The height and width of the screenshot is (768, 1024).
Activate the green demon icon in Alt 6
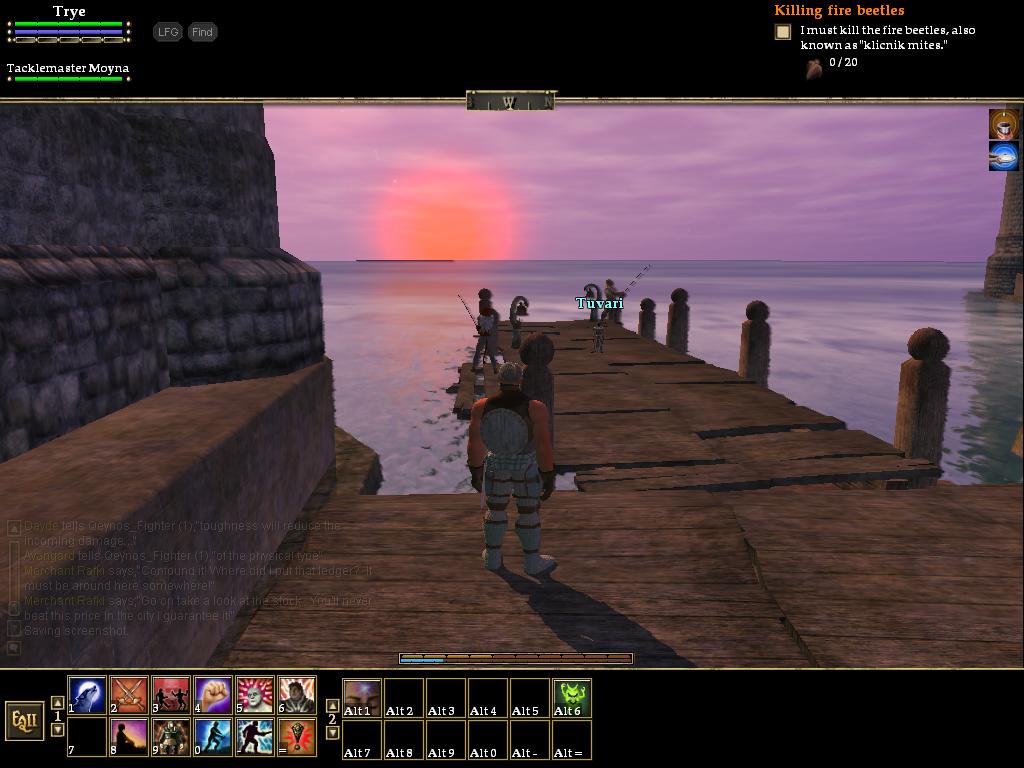tap(572, 697)
